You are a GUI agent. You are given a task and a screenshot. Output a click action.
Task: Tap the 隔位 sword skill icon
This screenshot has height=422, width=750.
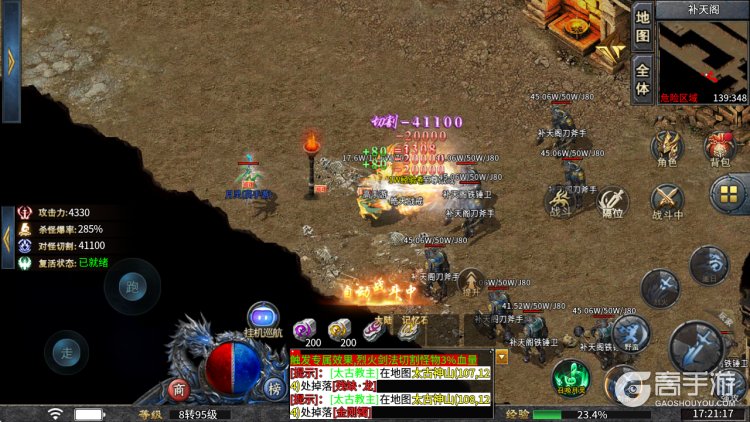(x=612, y=198)
